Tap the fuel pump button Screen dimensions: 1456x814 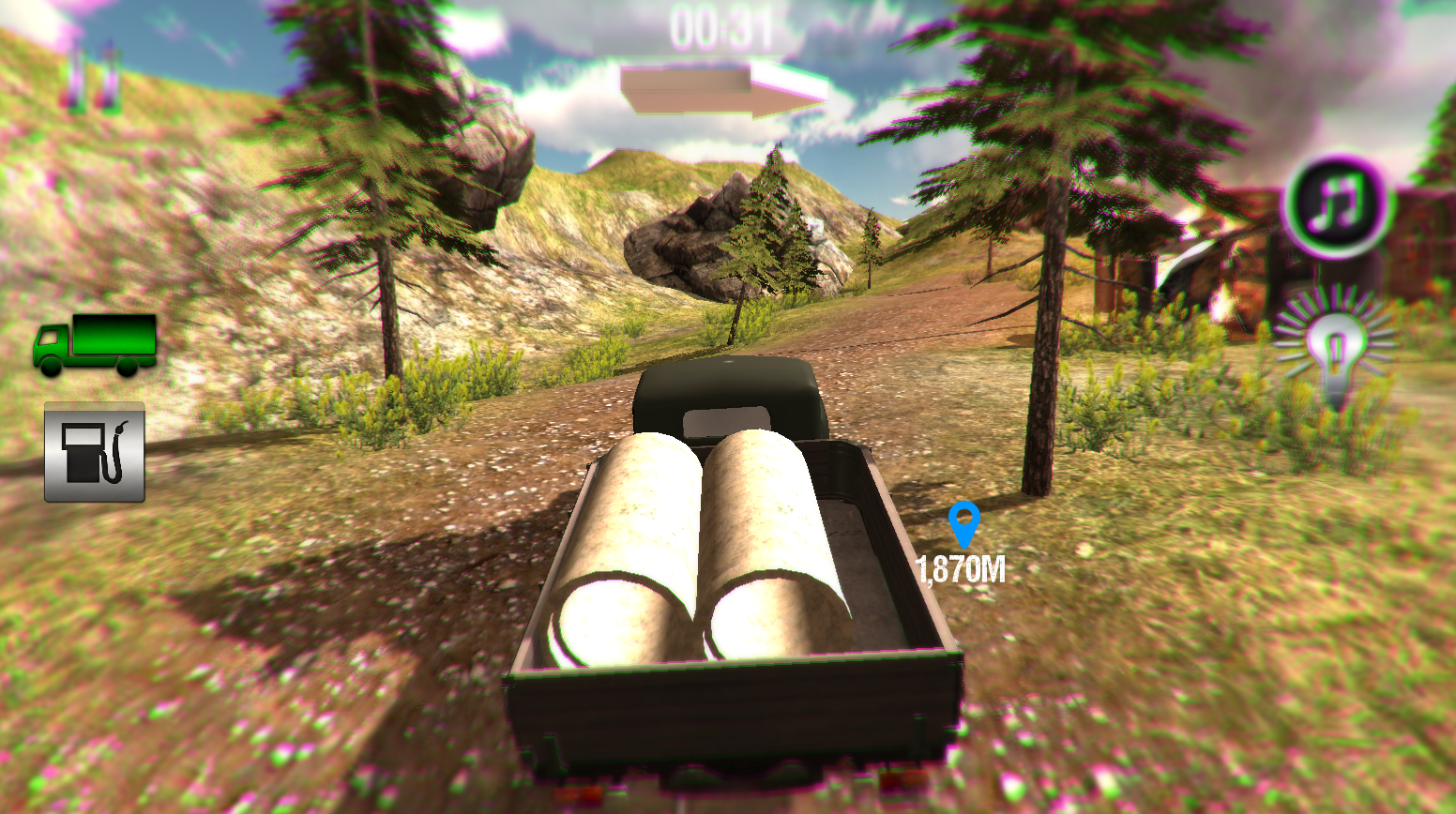point(95,453)
